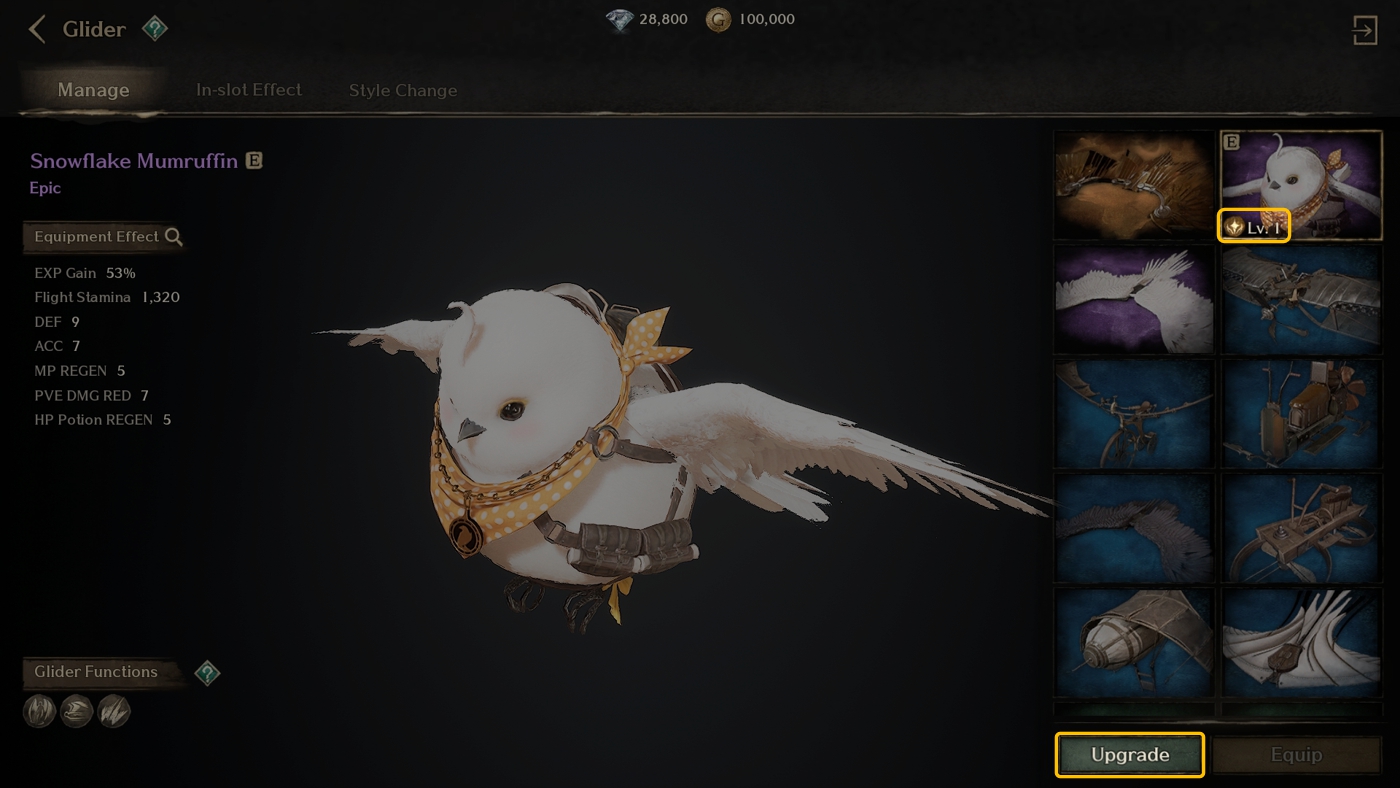This screenshot has width=1400, height=788.
Task: Select the winged figure glider function
Action: (x=39, y=711)
